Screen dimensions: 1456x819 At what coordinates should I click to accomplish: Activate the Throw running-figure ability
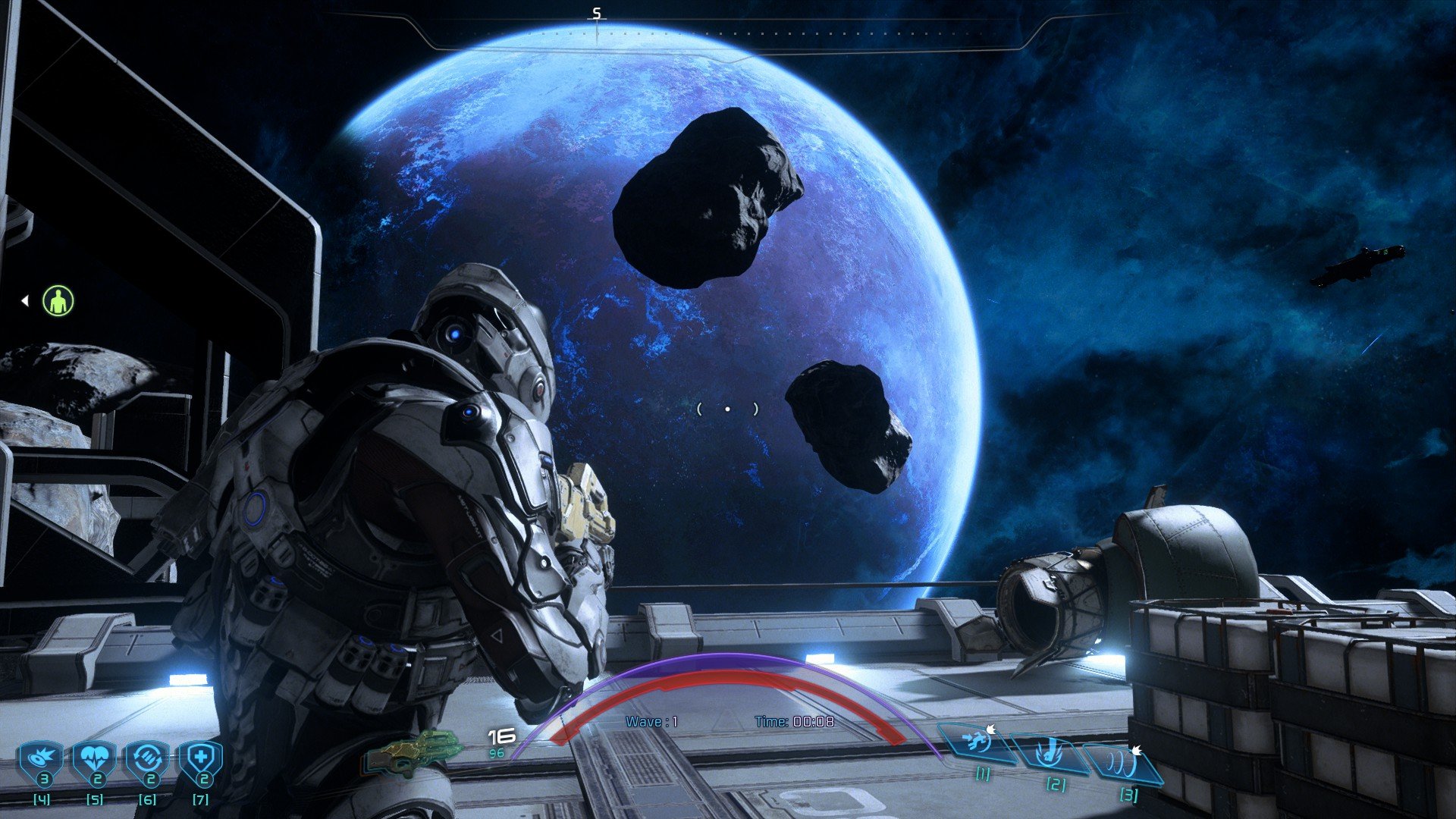click(x=977, y=742)
